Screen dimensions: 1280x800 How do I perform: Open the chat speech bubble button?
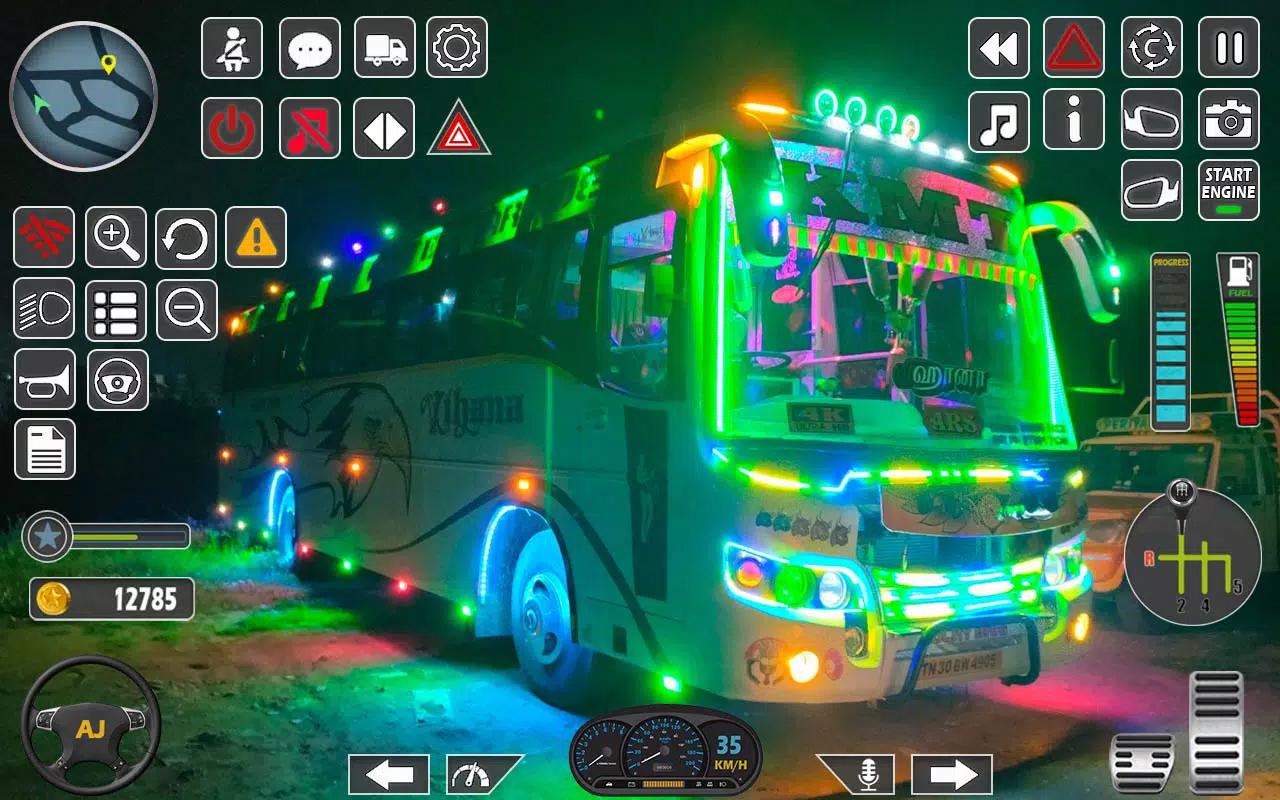pyautogui.click(x=309, y=48)
